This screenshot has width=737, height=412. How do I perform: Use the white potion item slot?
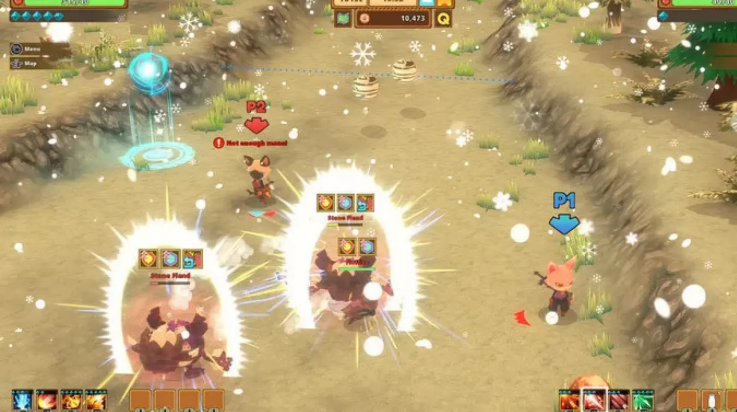(x=709, y=402)
